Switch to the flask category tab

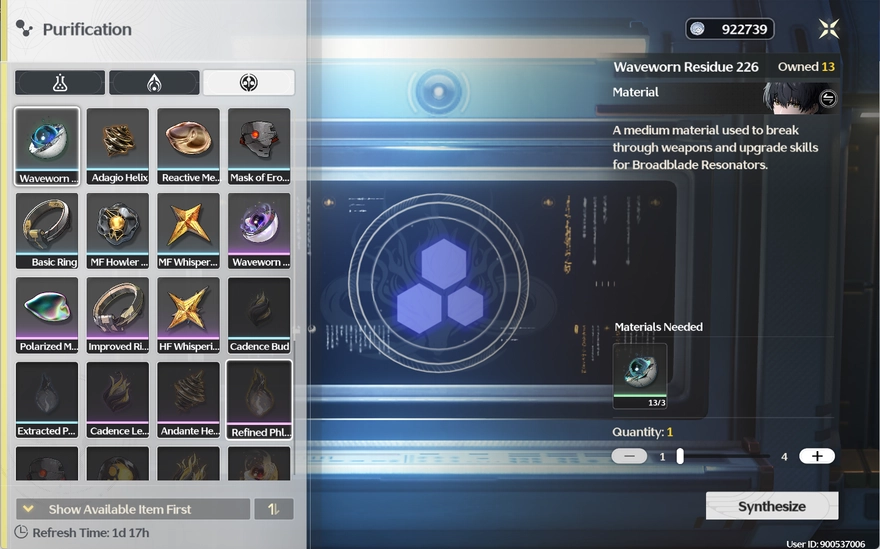point(60,83)
